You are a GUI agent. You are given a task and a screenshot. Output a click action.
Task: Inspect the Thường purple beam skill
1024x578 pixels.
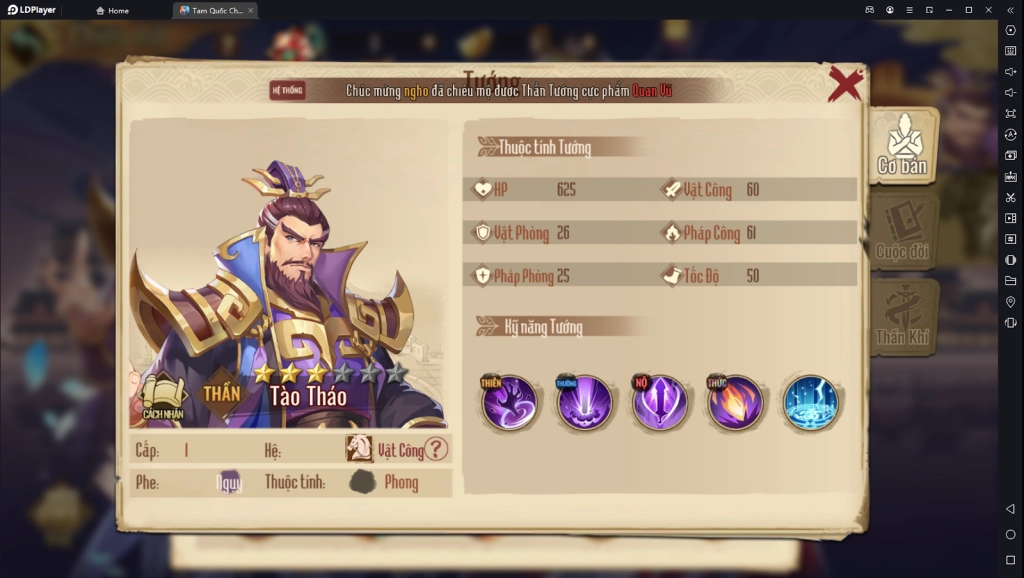[585, 403]
